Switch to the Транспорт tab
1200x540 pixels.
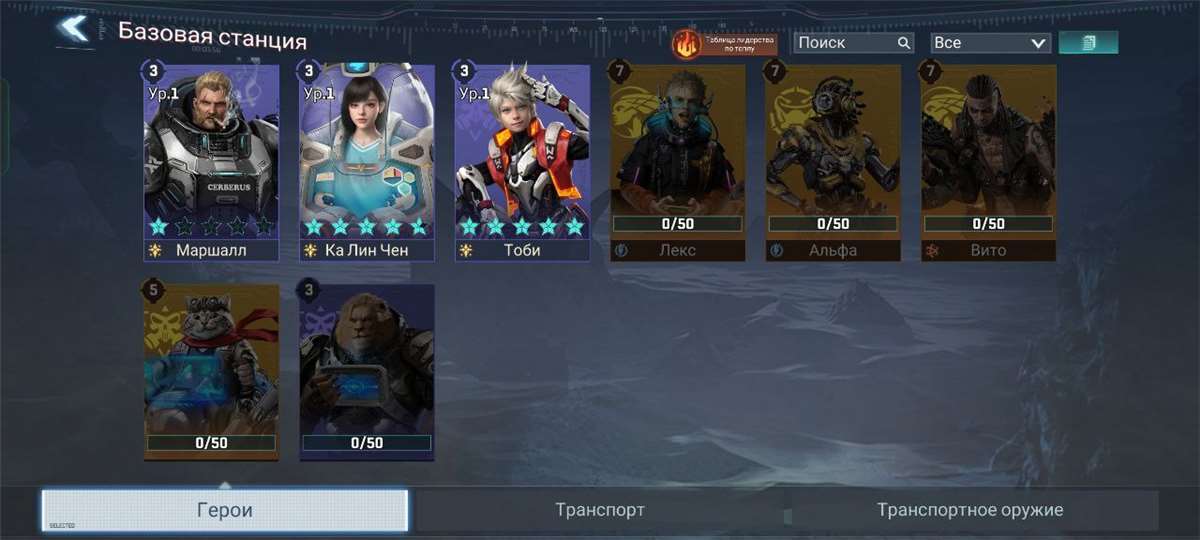(600, 510)
